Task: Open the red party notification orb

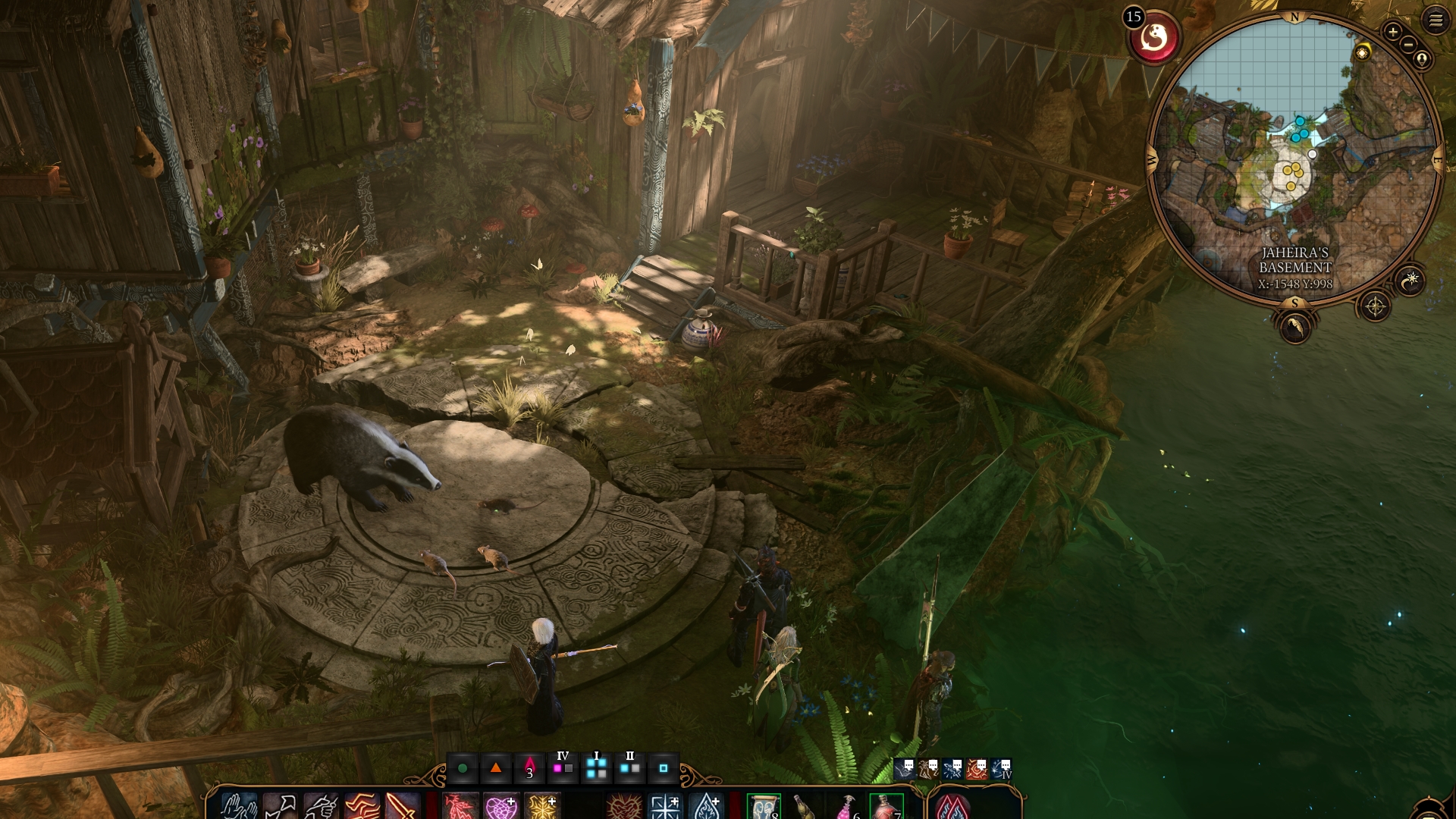Action: (1154, 36)
